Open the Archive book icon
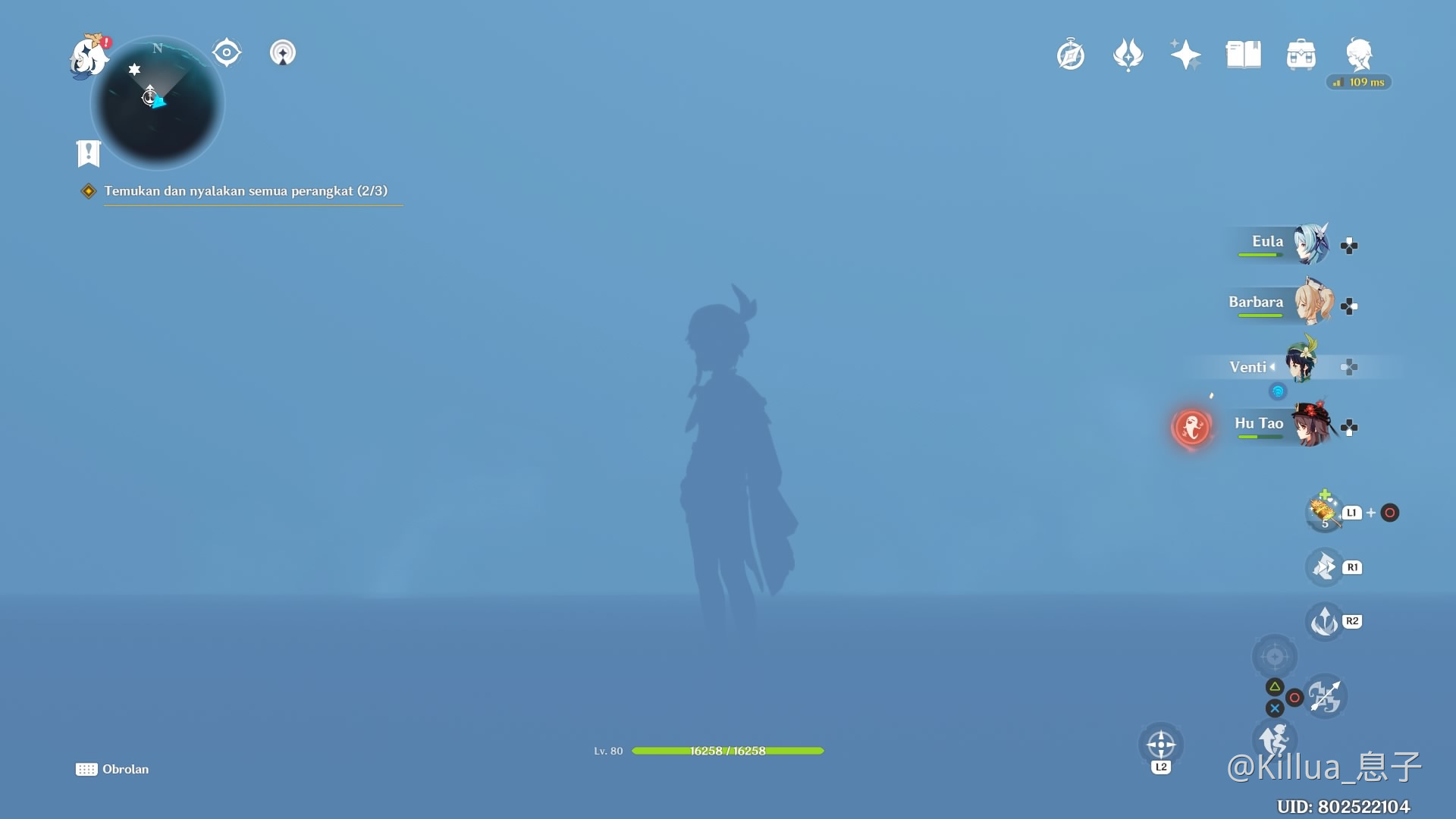 [x=1243, y=54]
